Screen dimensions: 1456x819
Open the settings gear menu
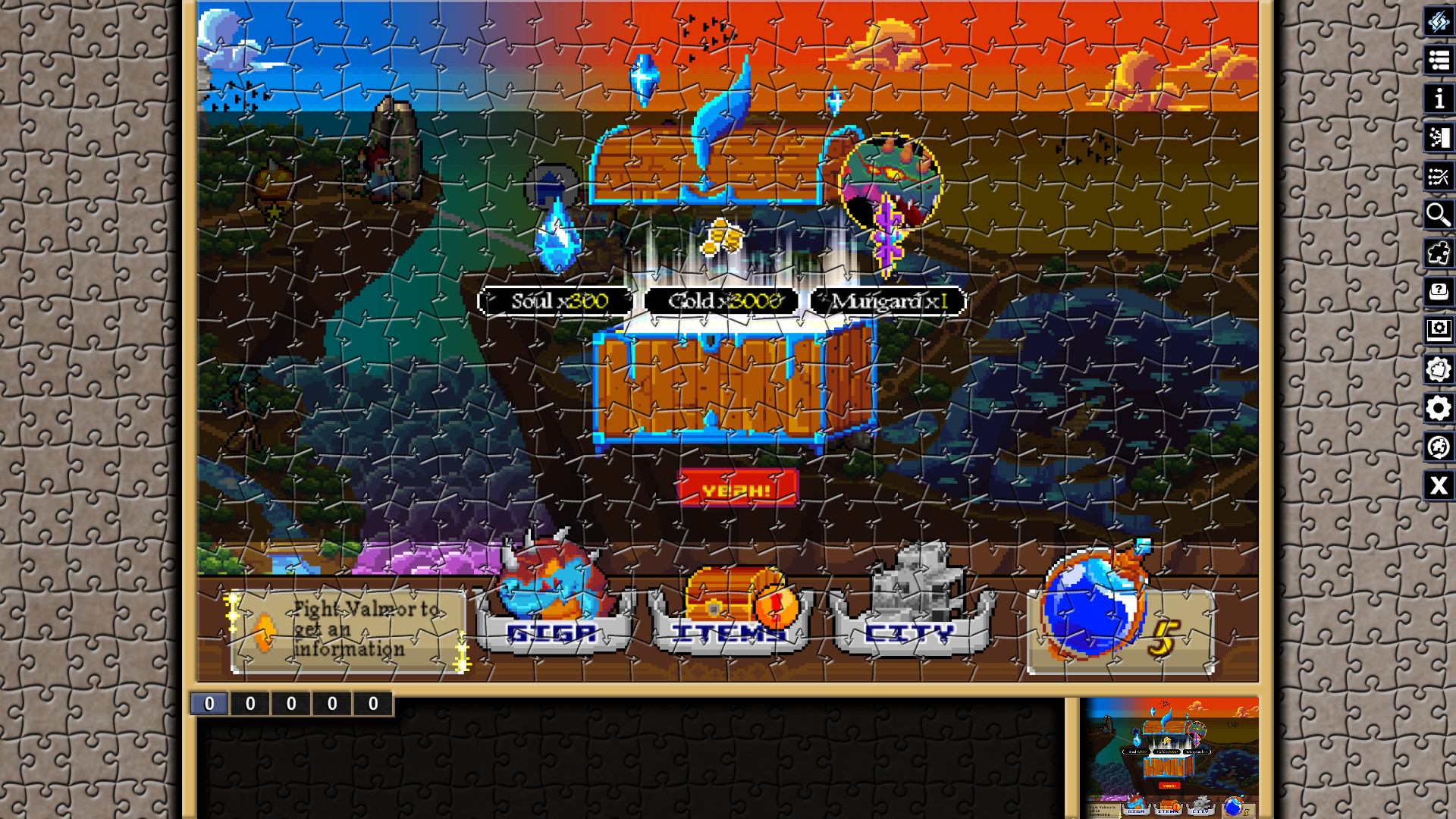[x=1439, y=406]
